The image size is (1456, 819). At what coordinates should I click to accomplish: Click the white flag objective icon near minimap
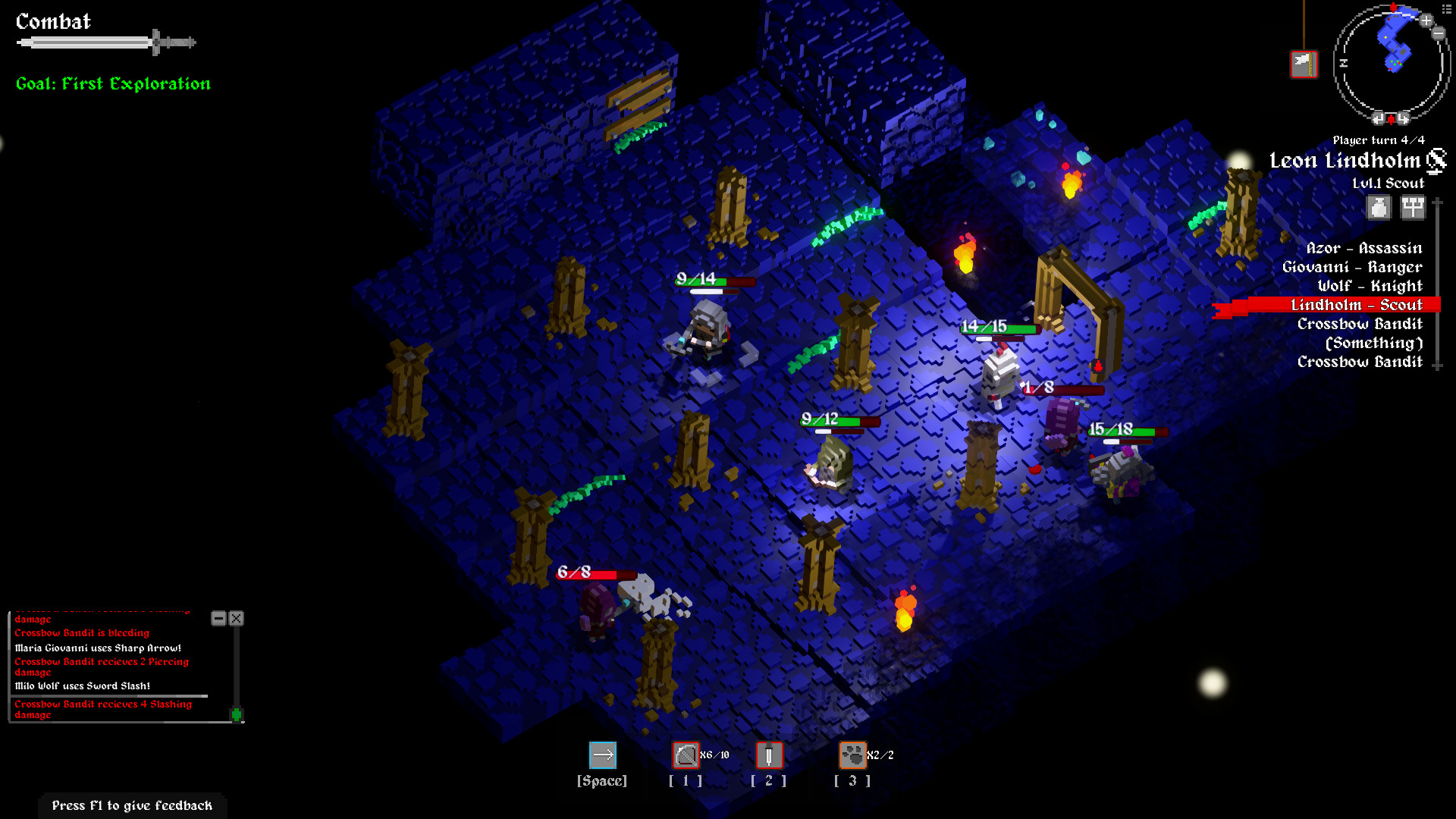point(1304,64)
